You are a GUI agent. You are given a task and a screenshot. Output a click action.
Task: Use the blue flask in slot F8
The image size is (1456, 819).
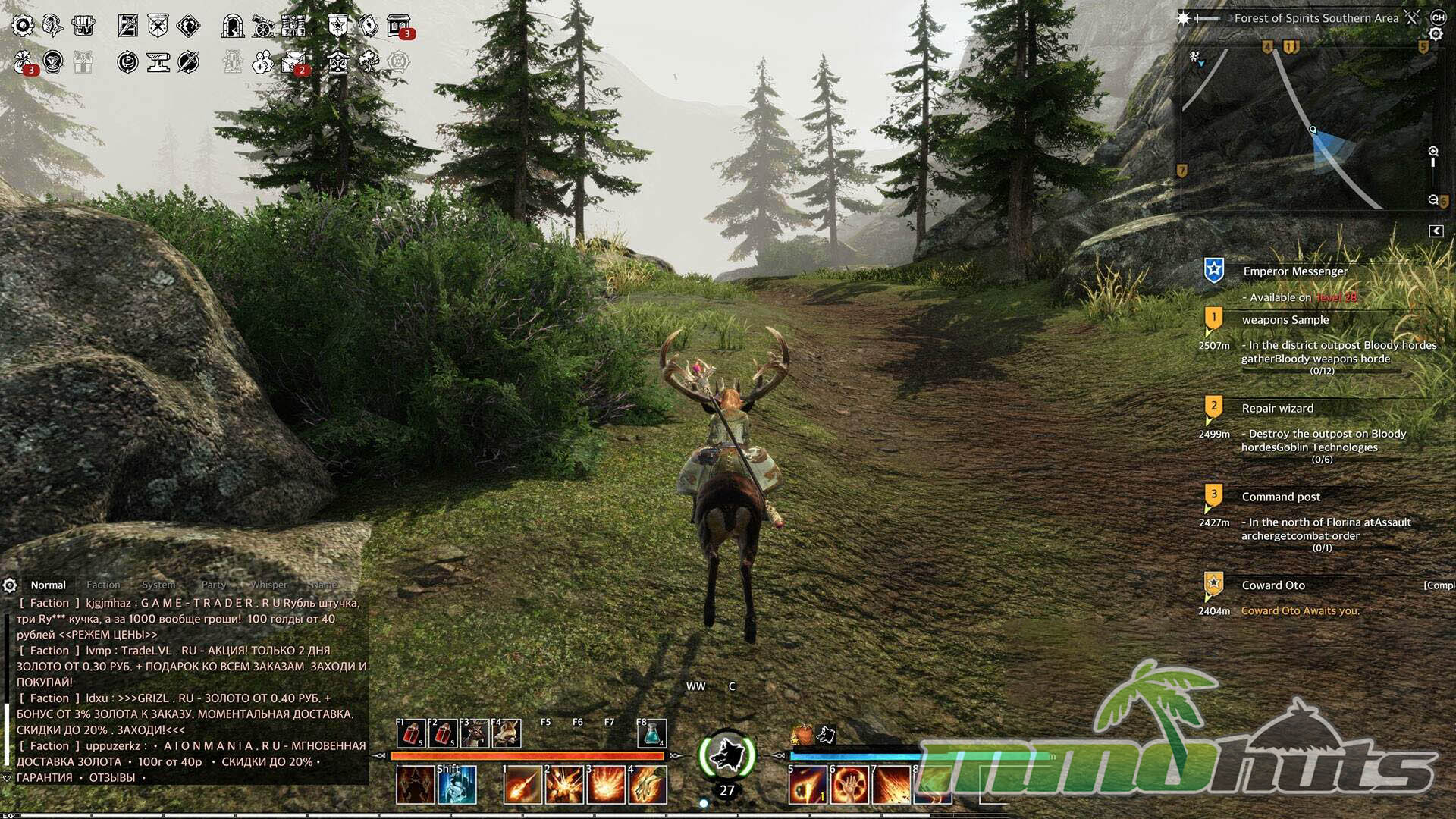651,733
